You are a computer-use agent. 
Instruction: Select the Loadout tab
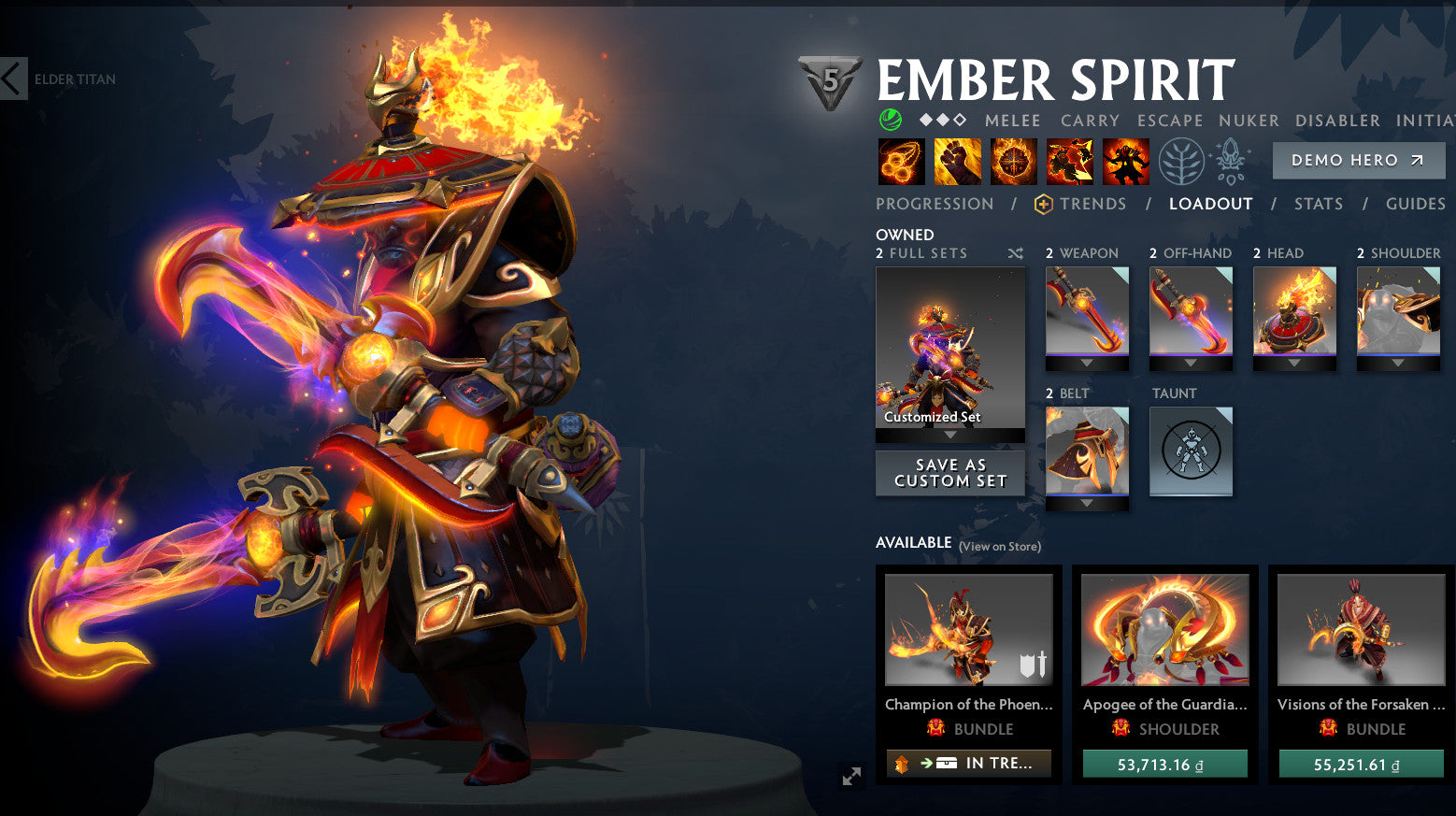(1210, 204)
